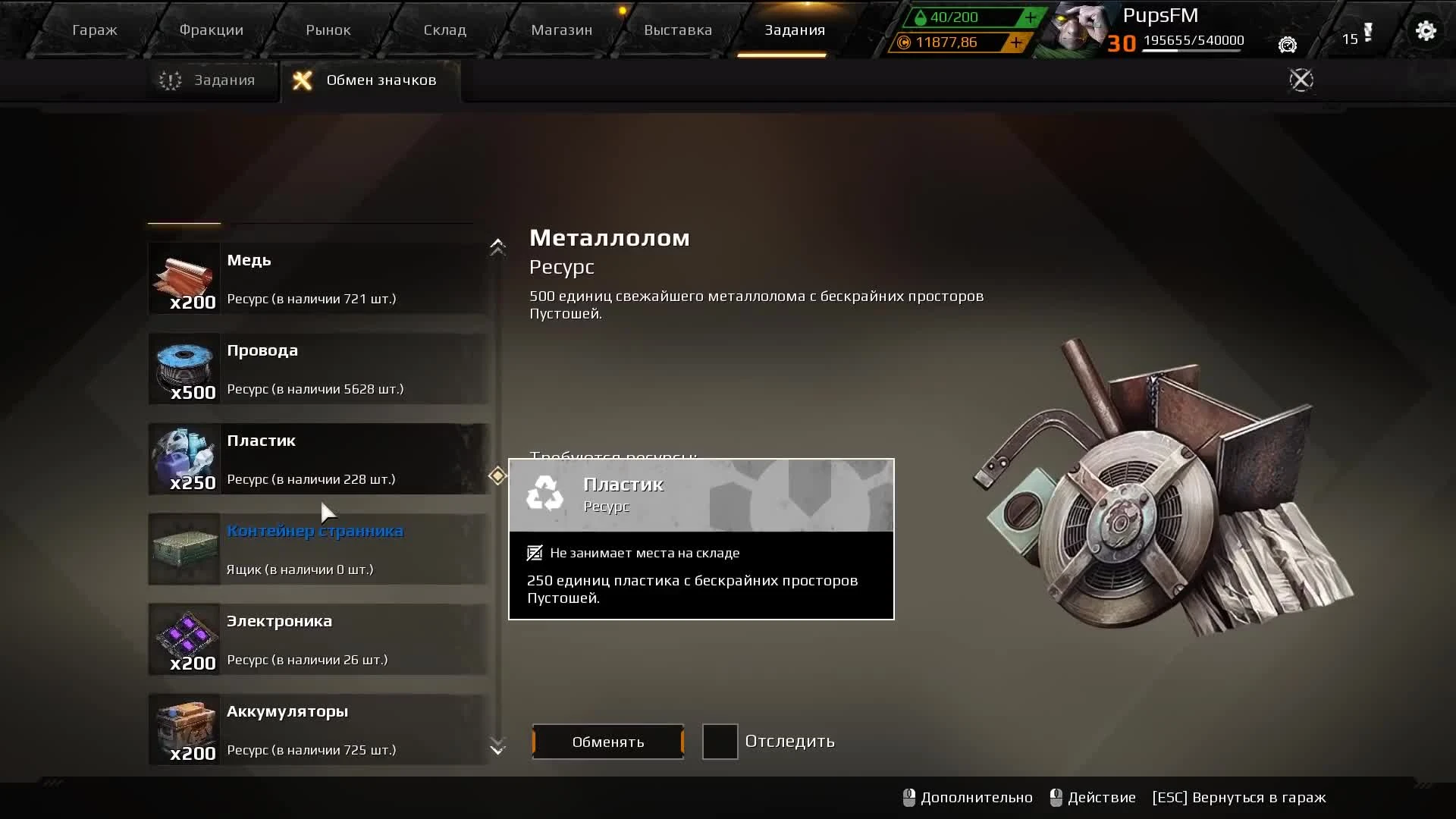Screen dimensions: 1456x819
Task: Click the Медь copper resource thumbnail
Action: [x=184, y=277]
